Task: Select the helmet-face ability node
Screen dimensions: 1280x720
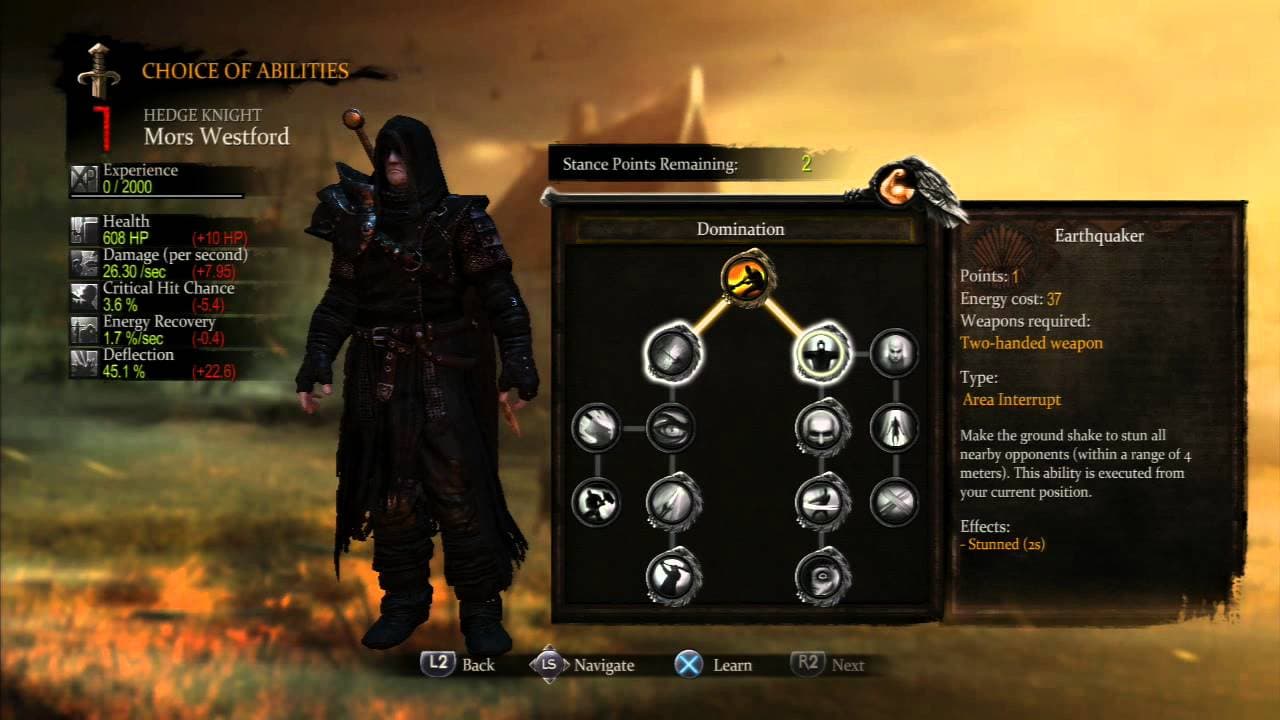Action: click(820, 427)
